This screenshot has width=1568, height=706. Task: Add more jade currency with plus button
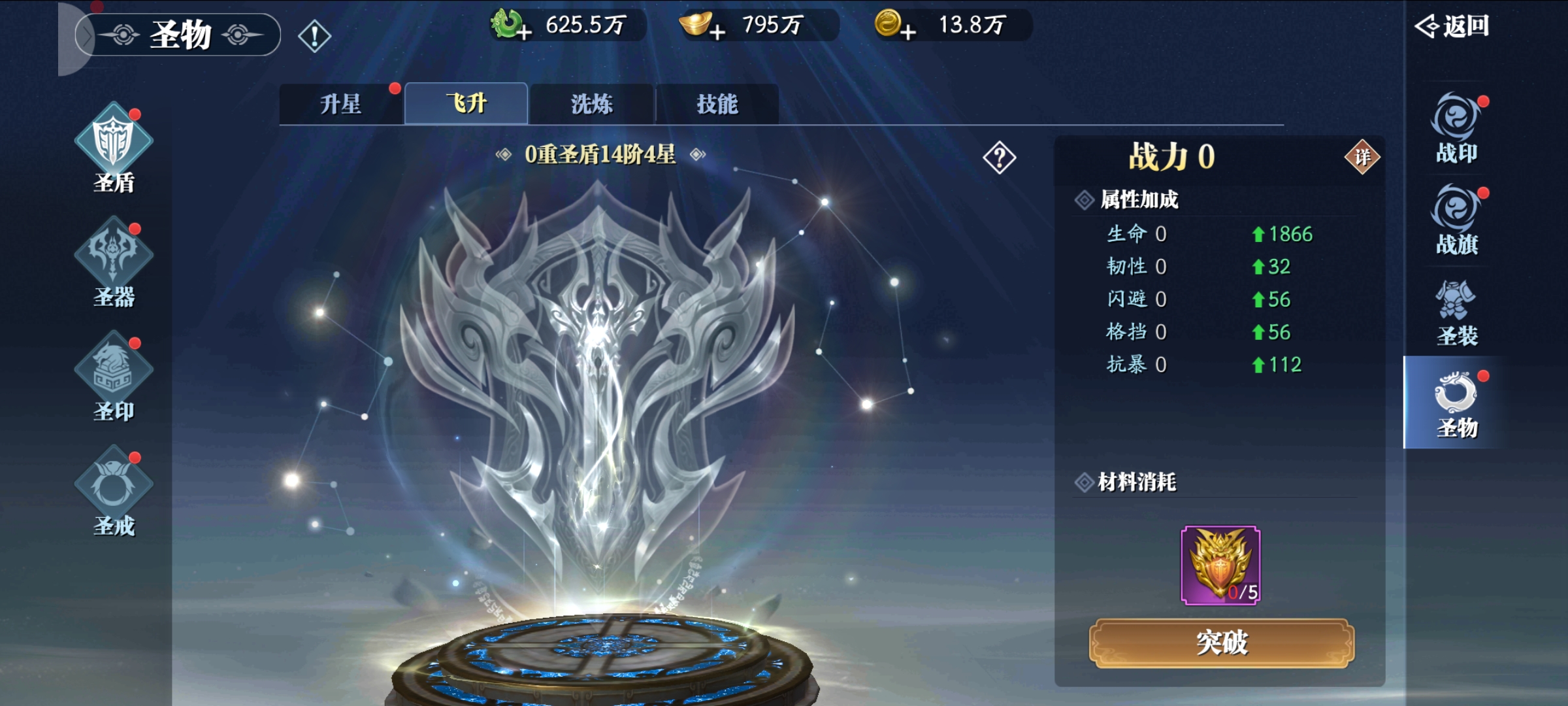pos(523,31)
